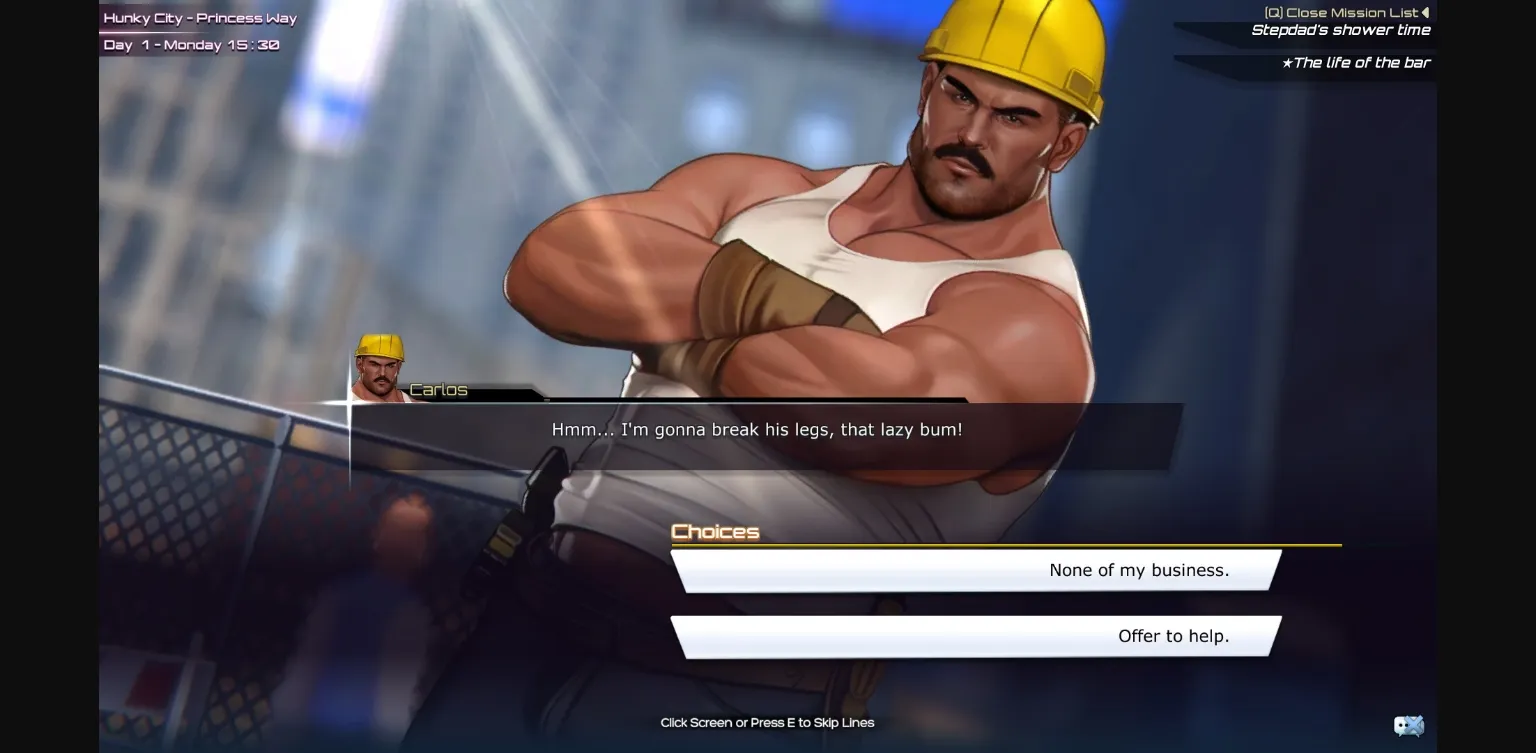The height and width of the screenshot is (753, 1536).
Task: Click the speech bubble X icon to hide dialogue
Action: click(1409, 725)
